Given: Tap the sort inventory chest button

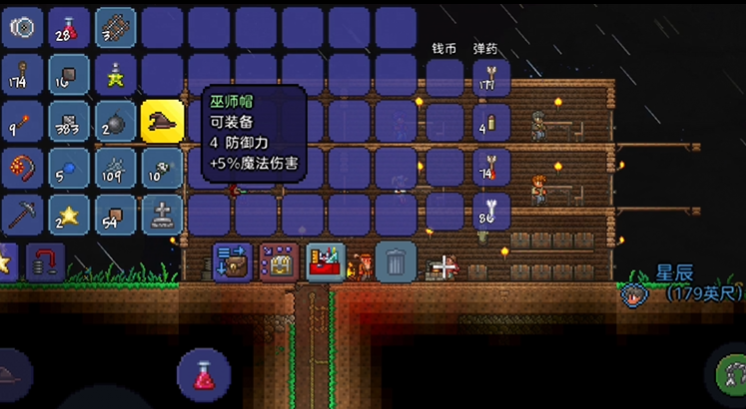Looking at the screenshot, I should 232,261.
